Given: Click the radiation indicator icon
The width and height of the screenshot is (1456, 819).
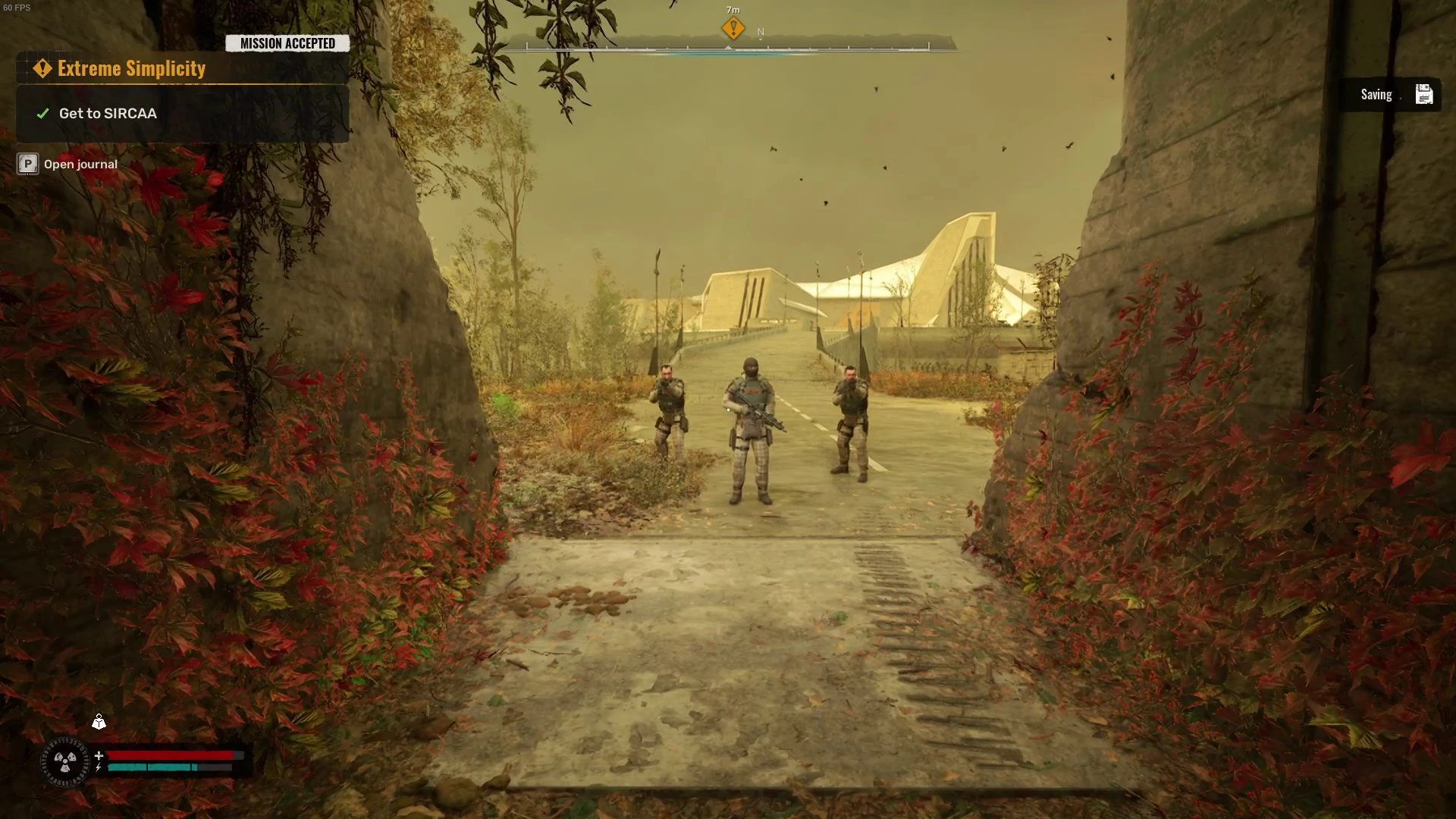Looking at the screenshot, I should [x=65, y=761].
